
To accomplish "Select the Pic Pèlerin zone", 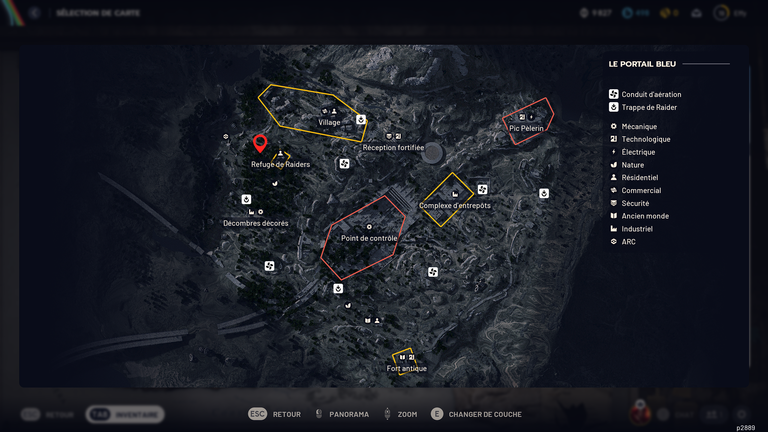I will pyautogui.click(x=530, y=122).
